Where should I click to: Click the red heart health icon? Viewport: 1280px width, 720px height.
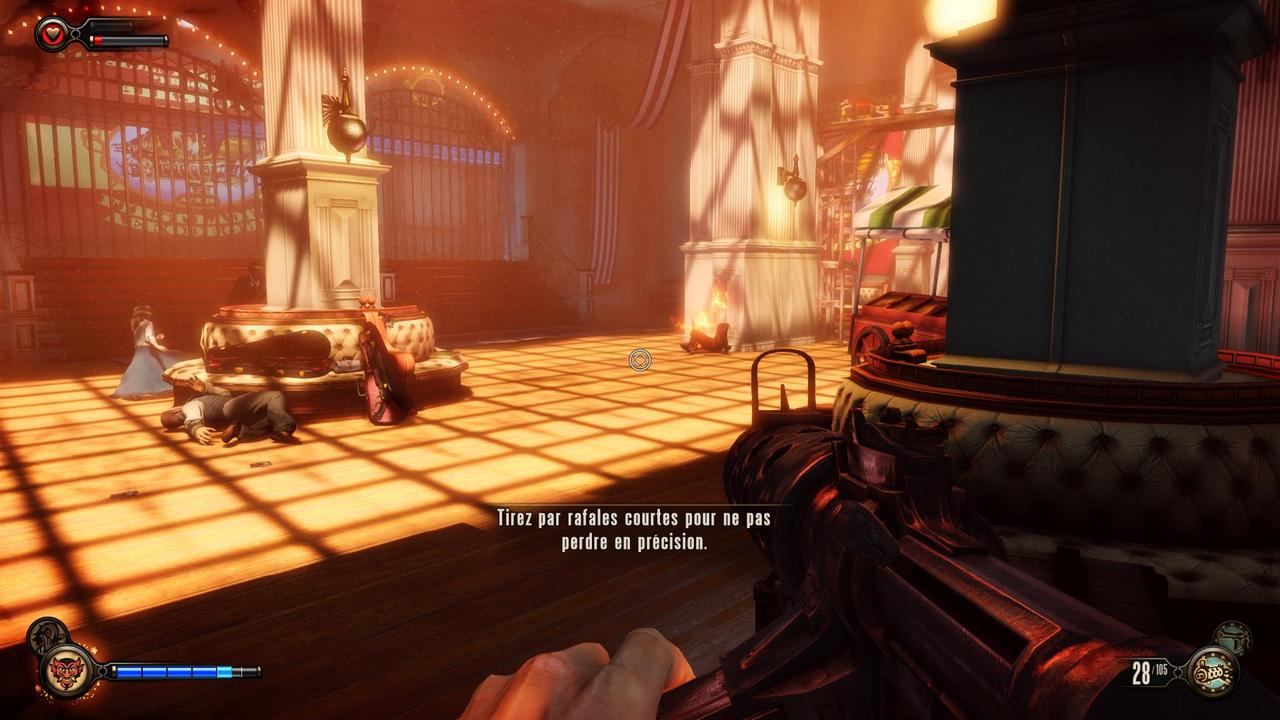[51, 33]
